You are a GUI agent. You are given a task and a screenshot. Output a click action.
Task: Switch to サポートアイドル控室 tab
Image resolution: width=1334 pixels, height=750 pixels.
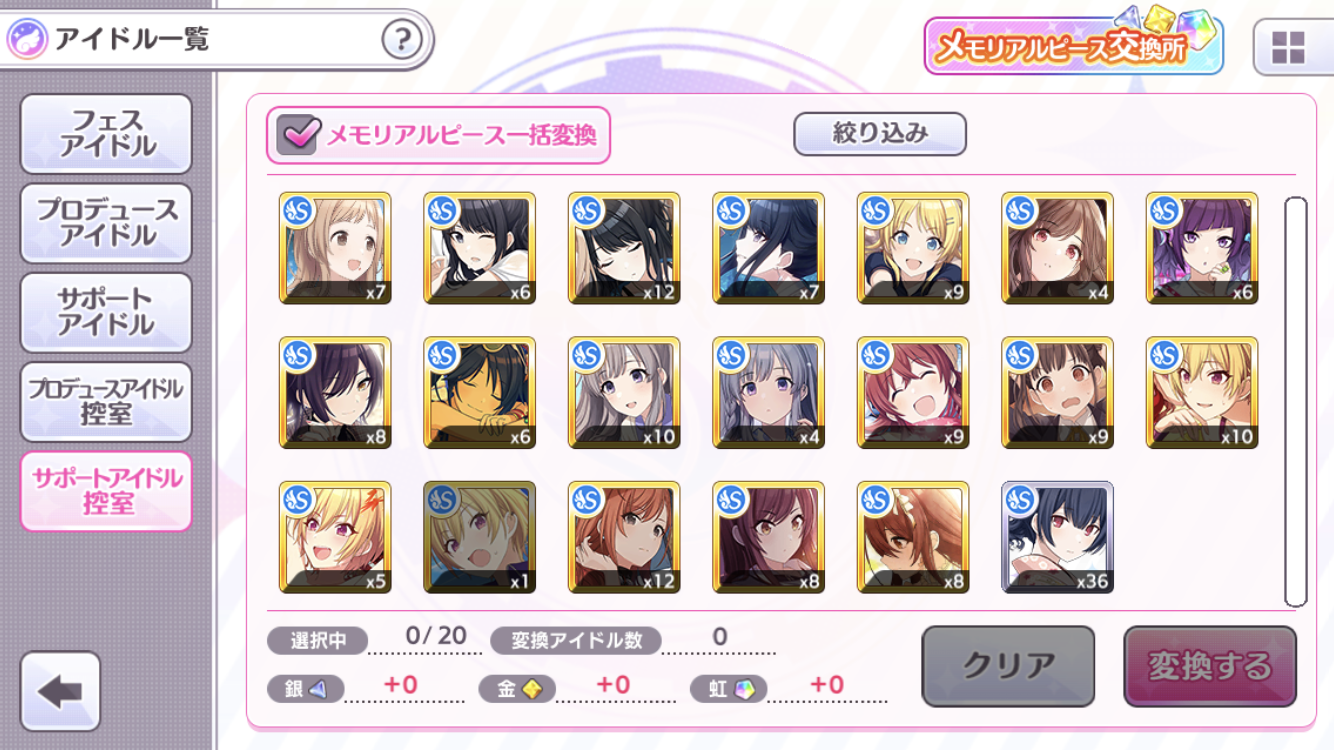pyautogui.click(x=106, y=491)
